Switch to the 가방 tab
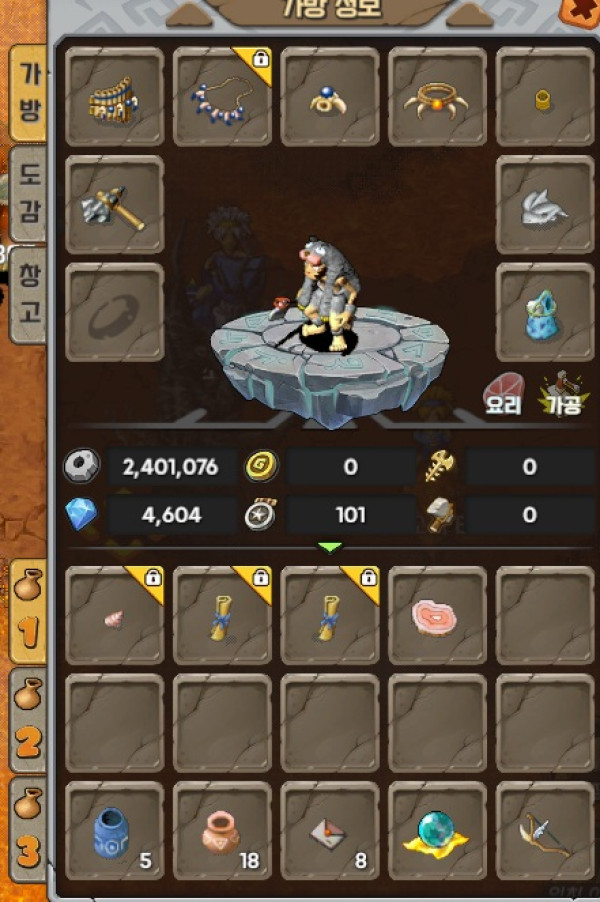This screenshot has height=902, width=600. coord(29,93)
